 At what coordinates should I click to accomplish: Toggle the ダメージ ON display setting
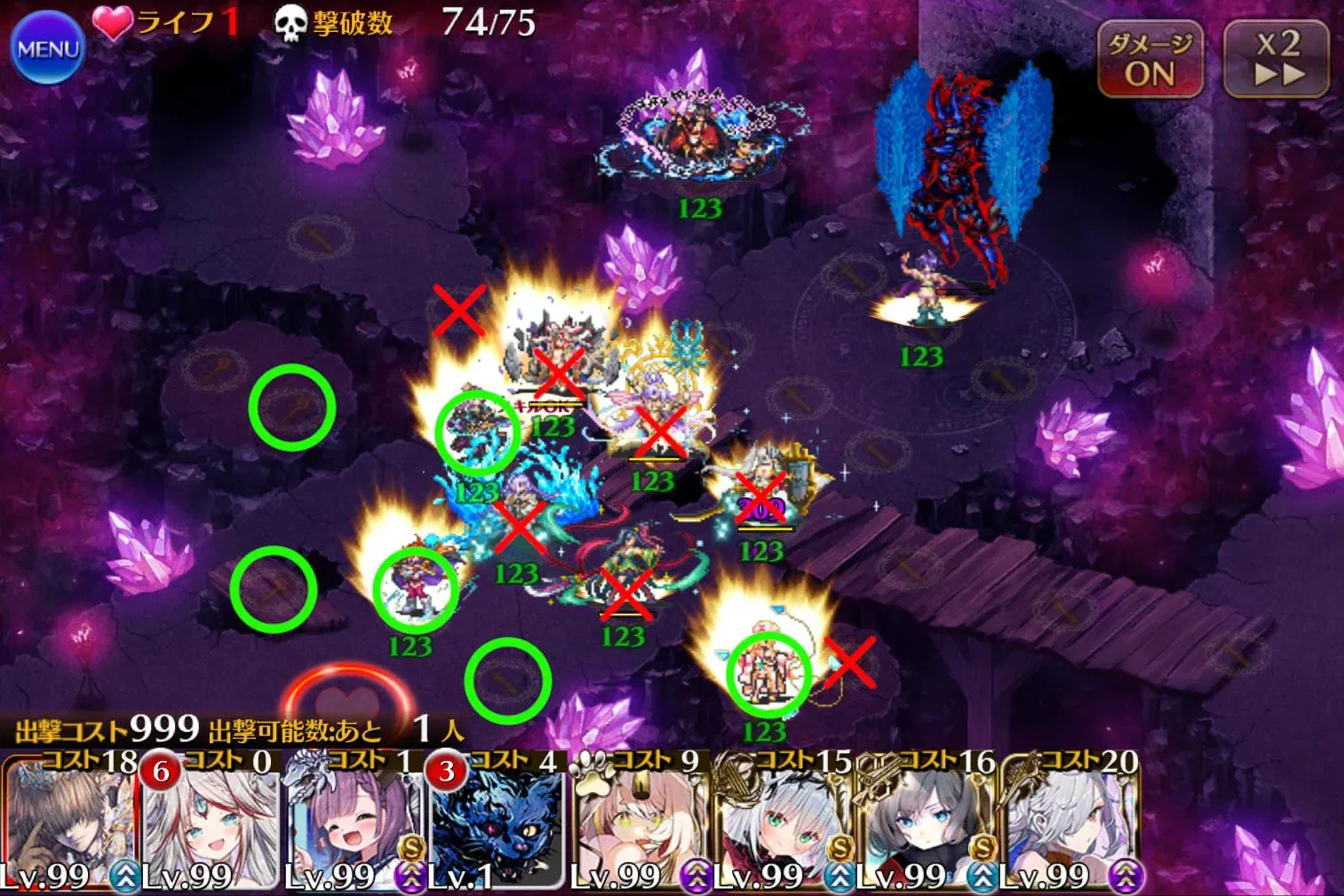pos(1149,59)
